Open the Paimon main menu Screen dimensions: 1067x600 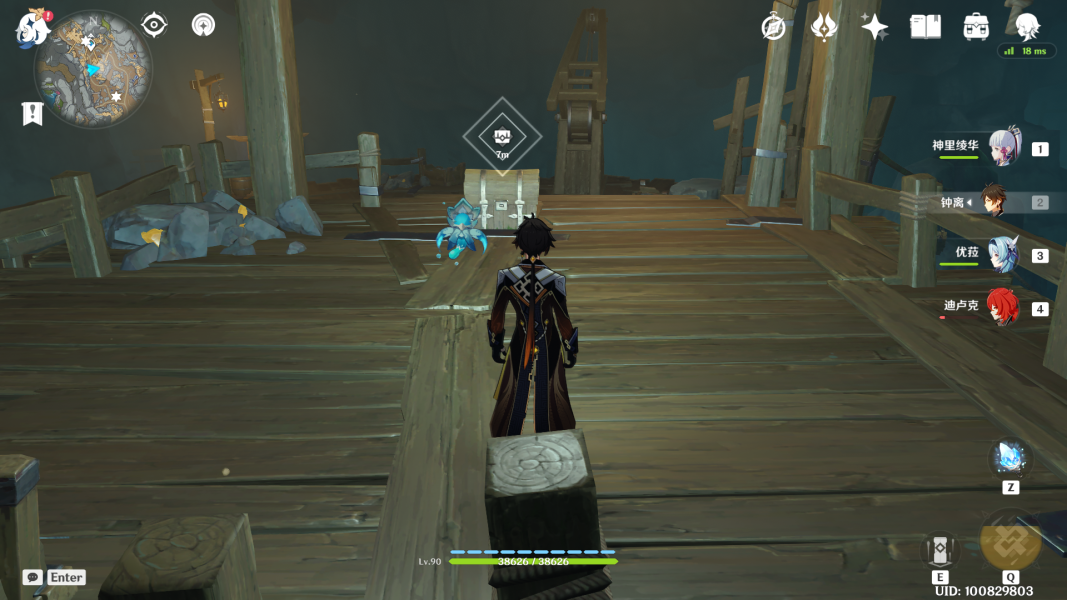point(33,28)
